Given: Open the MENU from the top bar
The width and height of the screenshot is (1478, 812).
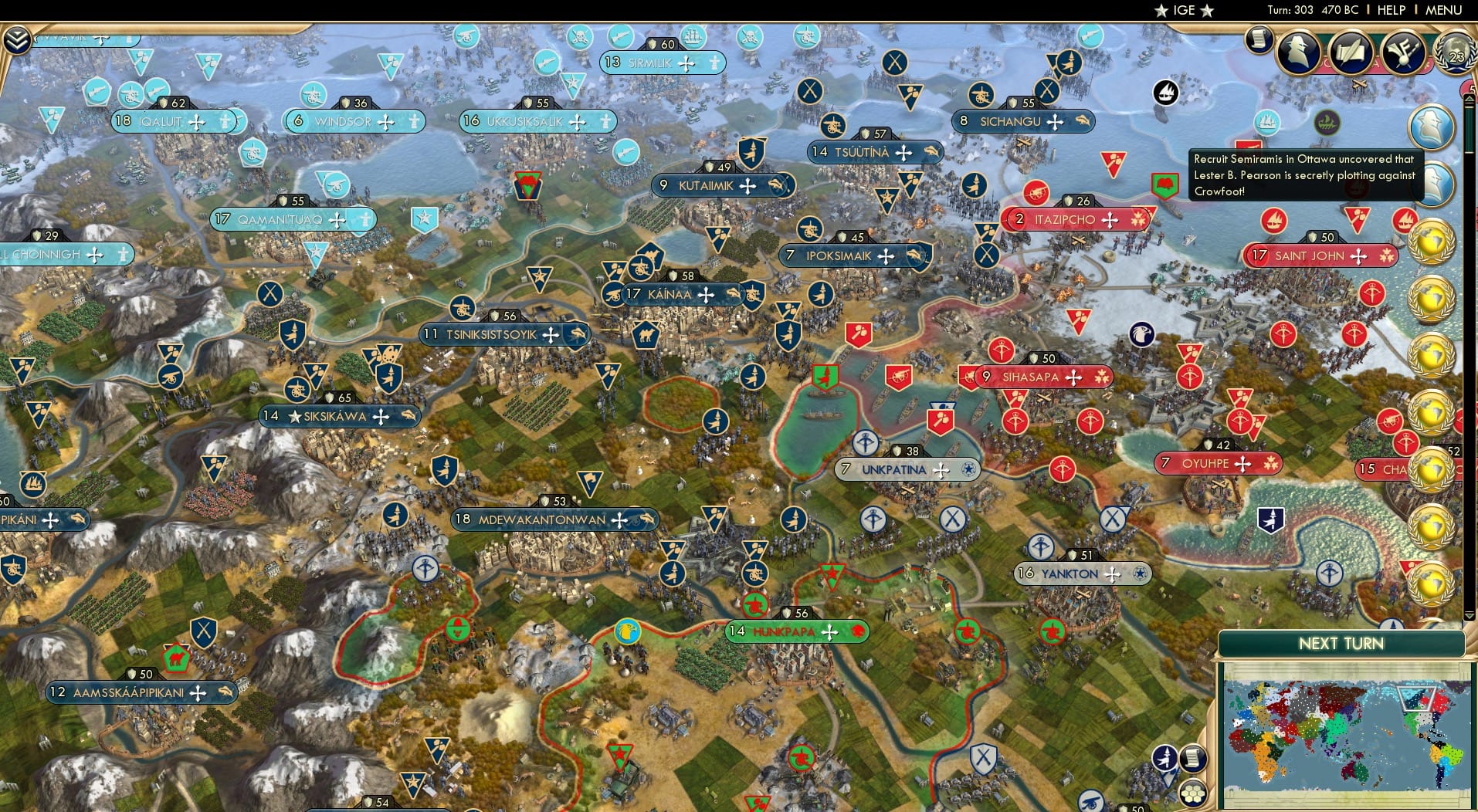Looking at the screenshot, I should pos(1442,11).
